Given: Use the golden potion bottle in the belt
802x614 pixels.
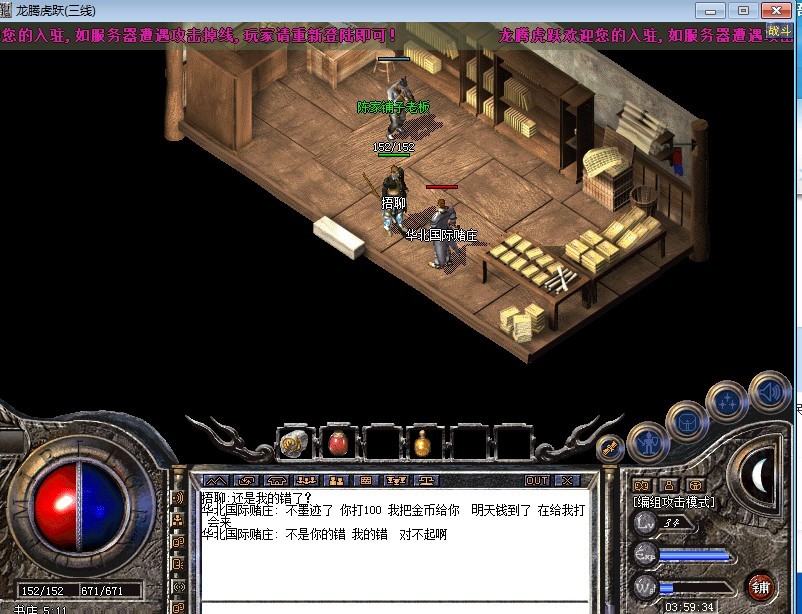Looking at the screenshot, I should pos(423,441).
